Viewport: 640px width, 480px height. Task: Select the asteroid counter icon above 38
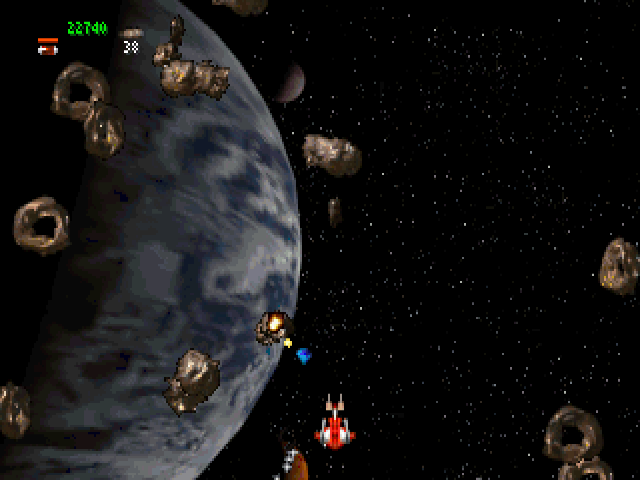[131, 33]
